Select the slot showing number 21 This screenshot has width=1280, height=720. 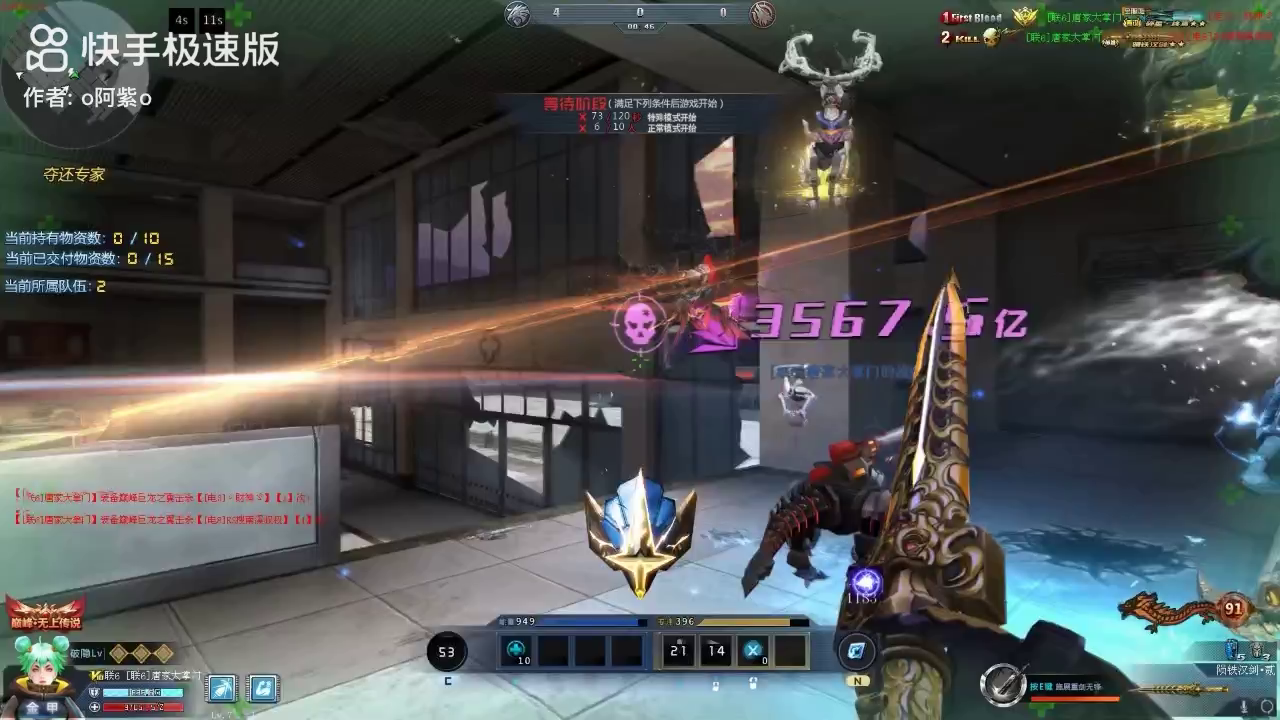[680, 650]
